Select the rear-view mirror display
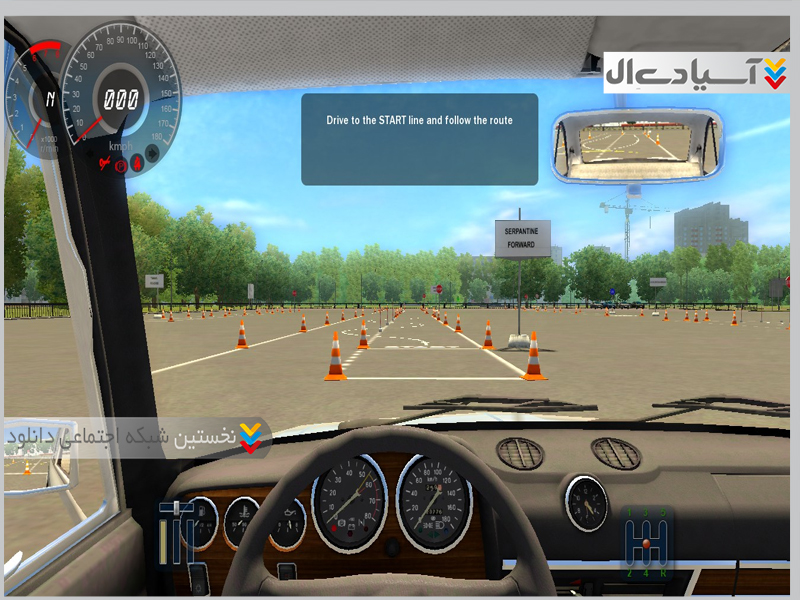 tap(638, 144)
